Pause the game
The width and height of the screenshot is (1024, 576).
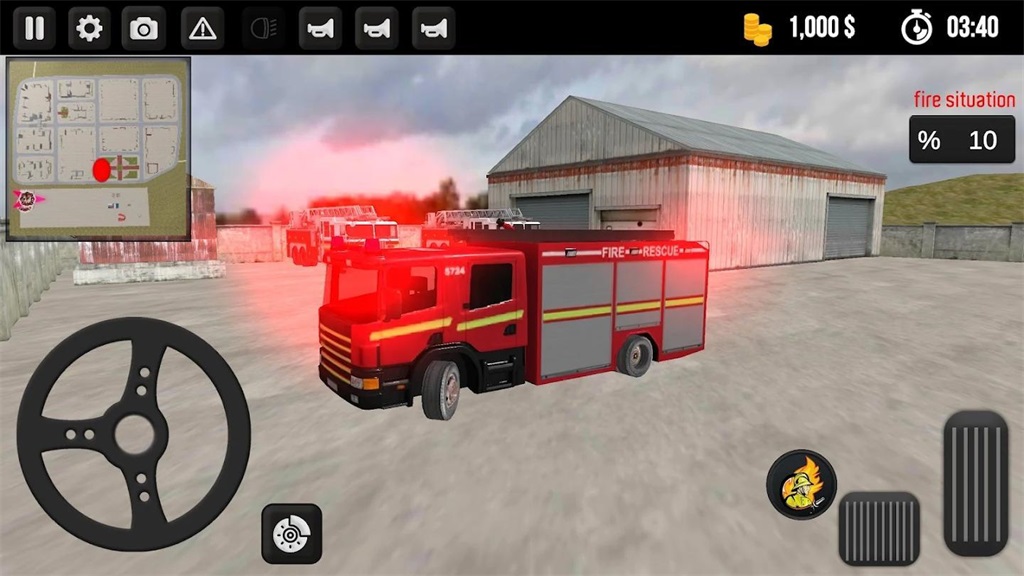click(34, 28)
